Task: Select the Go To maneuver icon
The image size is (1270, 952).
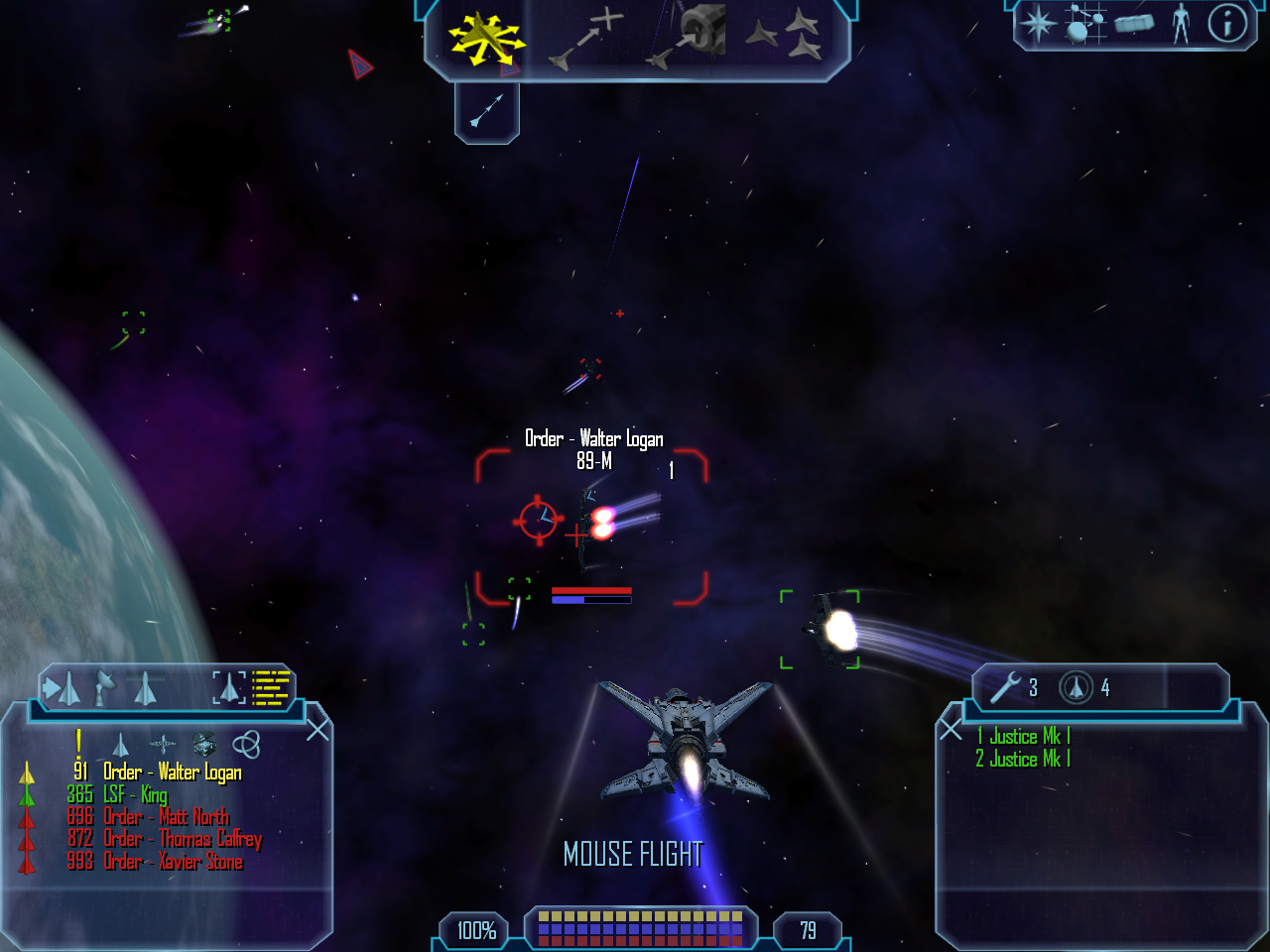Action: point(586,40)
